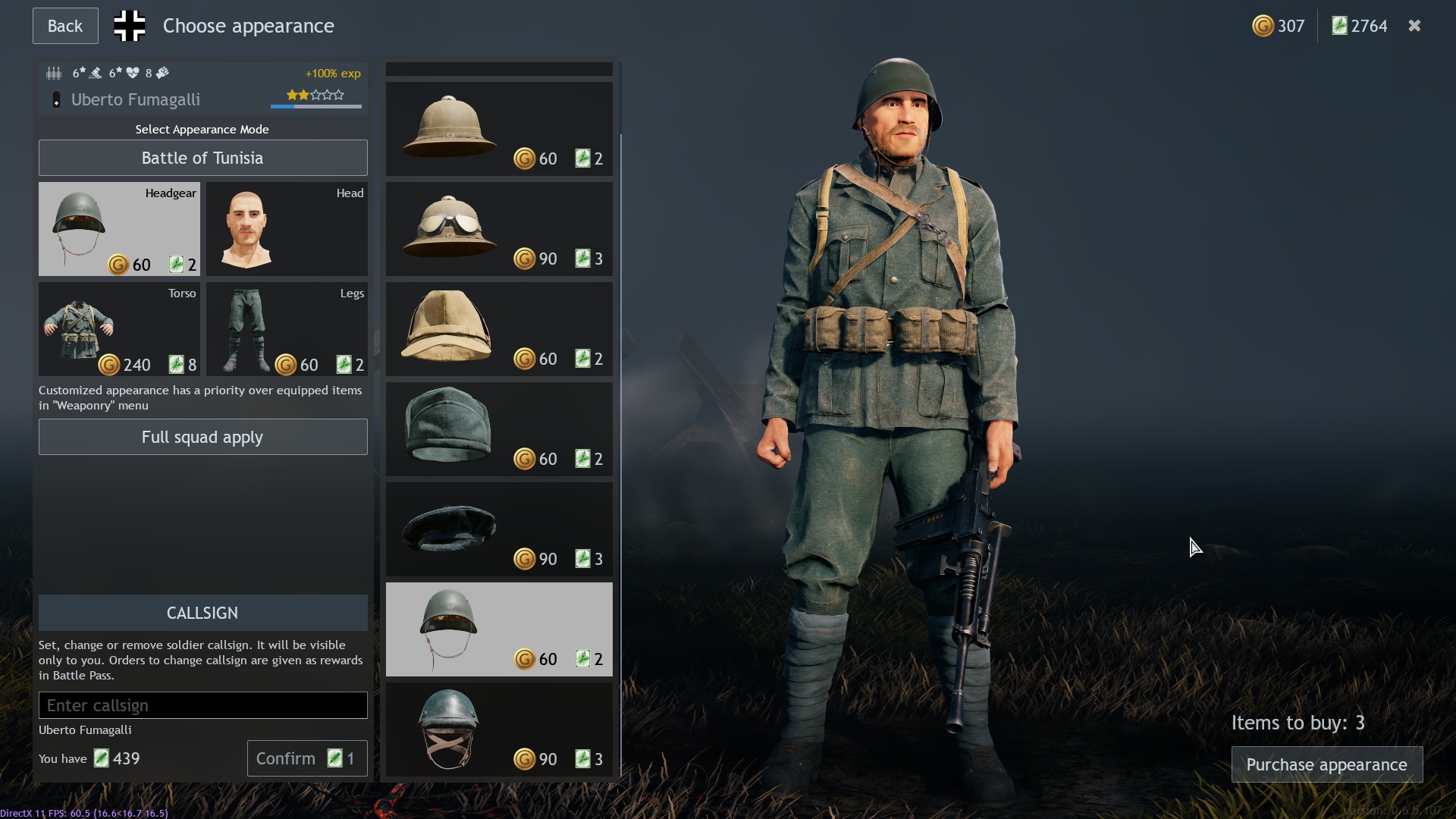Click Purchase appearance
This screenshot has height=819, width=1456.
tap(1326, 765)
